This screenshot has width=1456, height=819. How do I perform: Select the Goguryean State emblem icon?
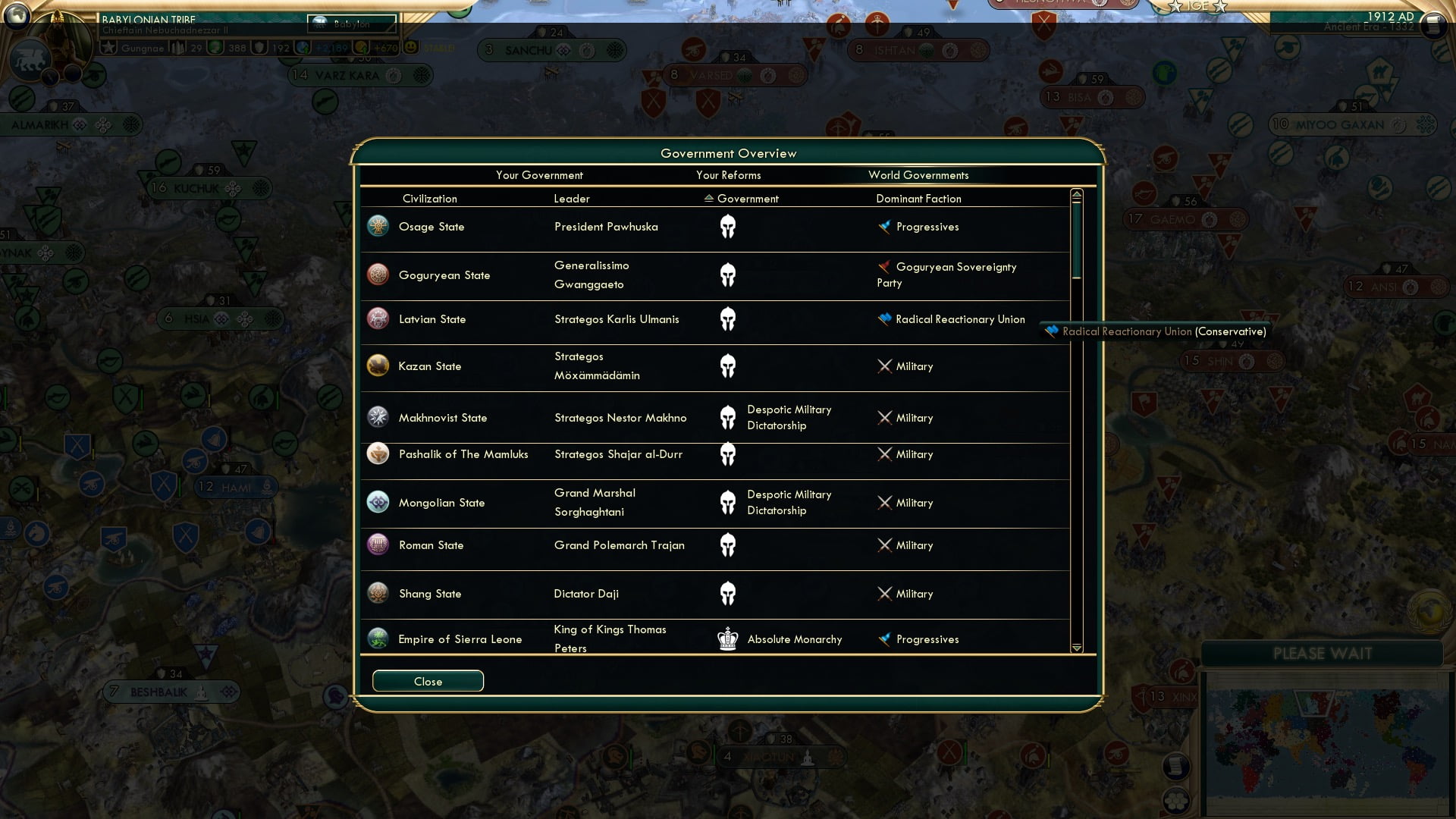point(378,275)
